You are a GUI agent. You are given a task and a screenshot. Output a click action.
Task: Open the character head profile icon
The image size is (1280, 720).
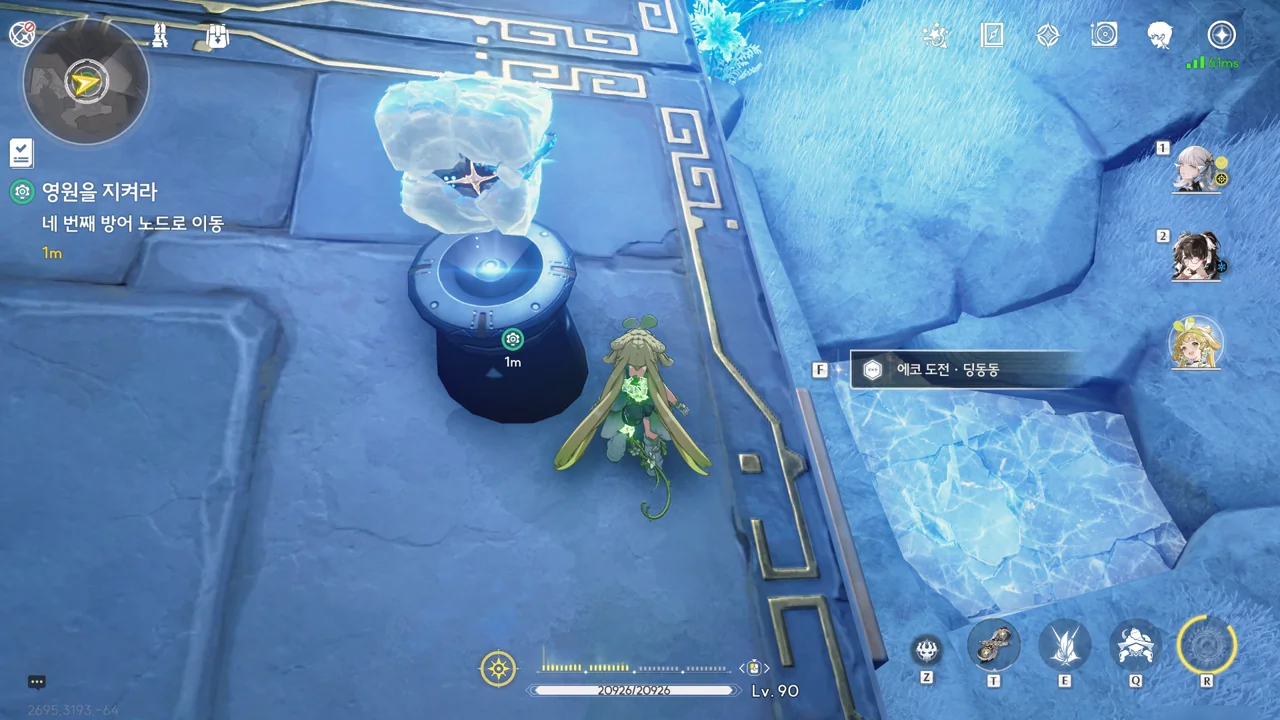tap(1160, 36)
